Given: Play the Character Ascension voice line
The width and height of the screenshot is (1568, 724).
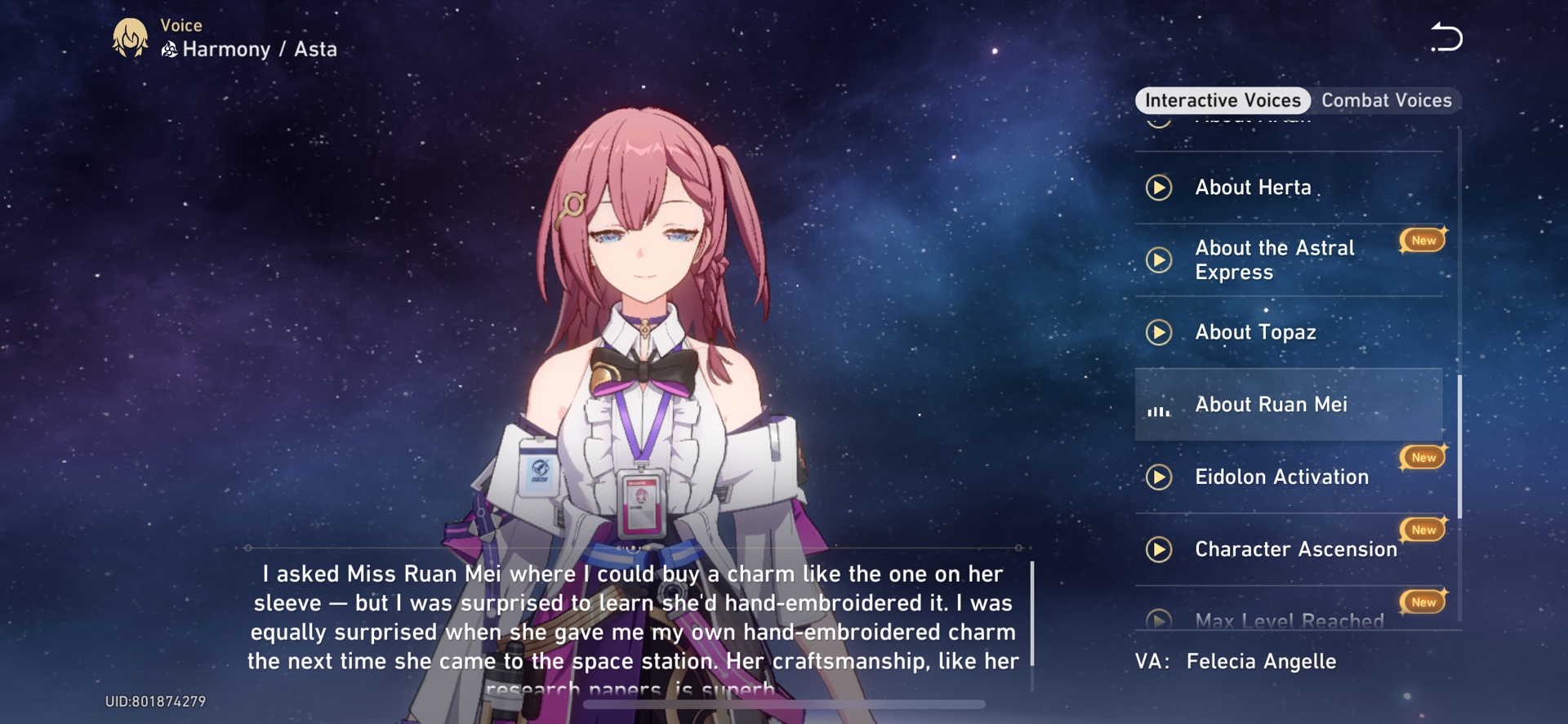Looking at the screenshot, I should click(x=1158, y=549).
